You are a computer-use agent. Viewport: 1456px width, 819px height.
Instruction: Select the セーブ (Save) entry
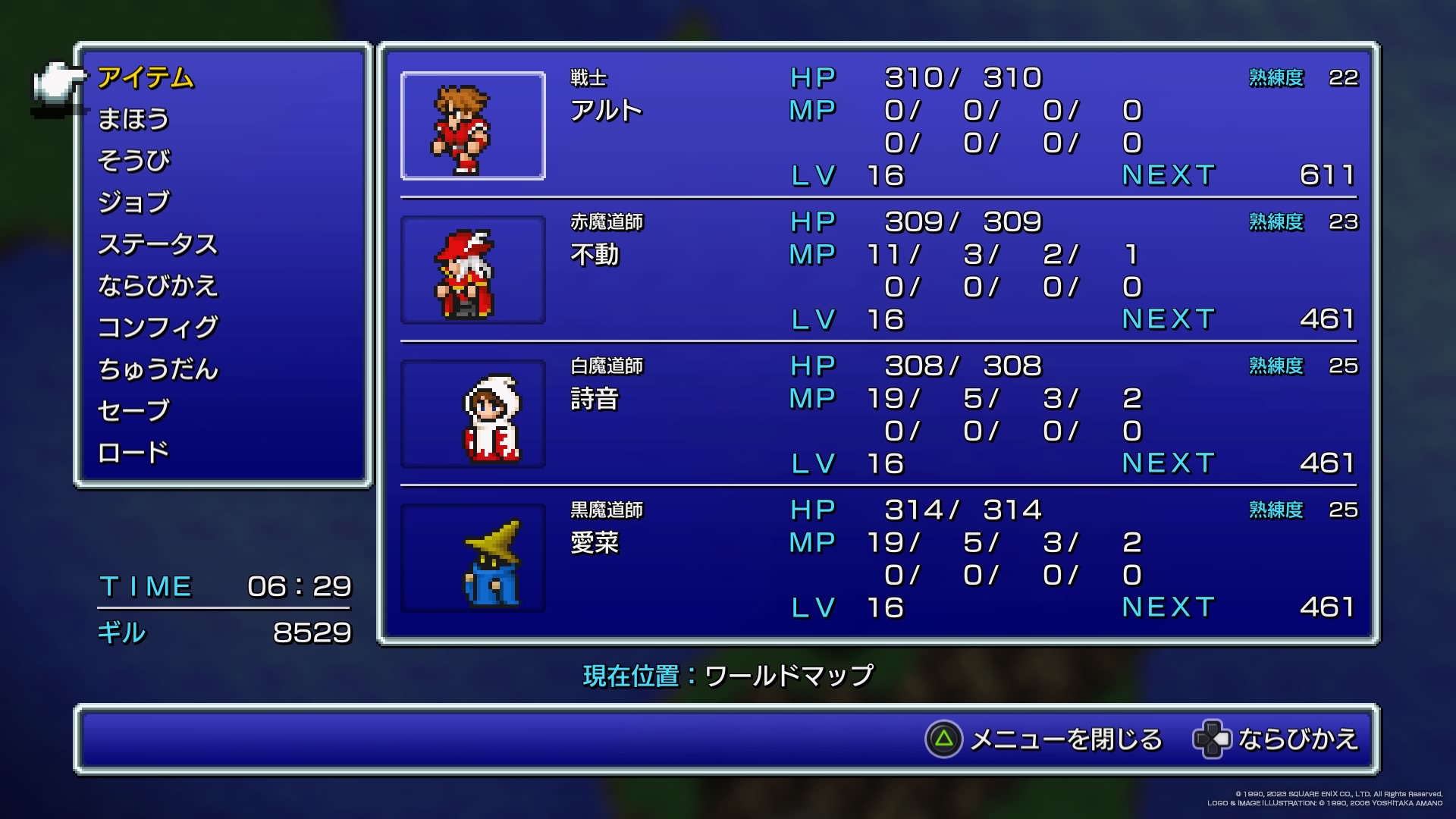tap(133, 411)
